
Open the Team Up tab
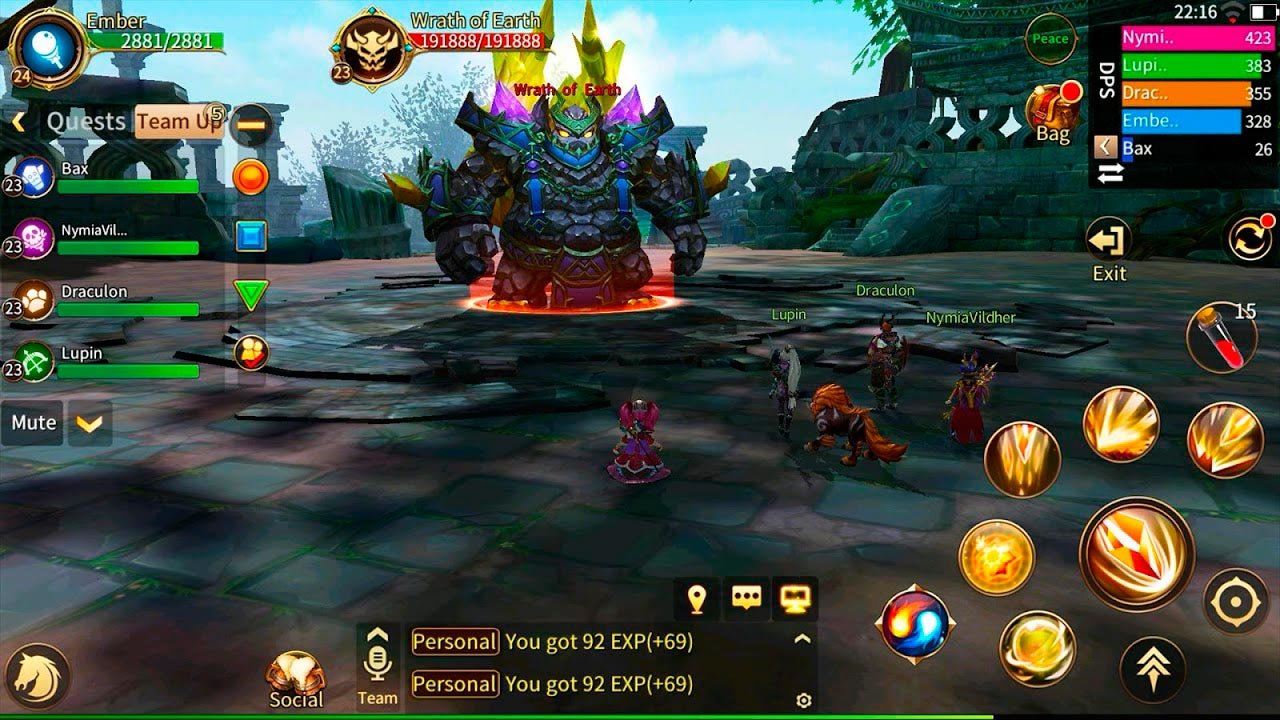coord(178,122)
